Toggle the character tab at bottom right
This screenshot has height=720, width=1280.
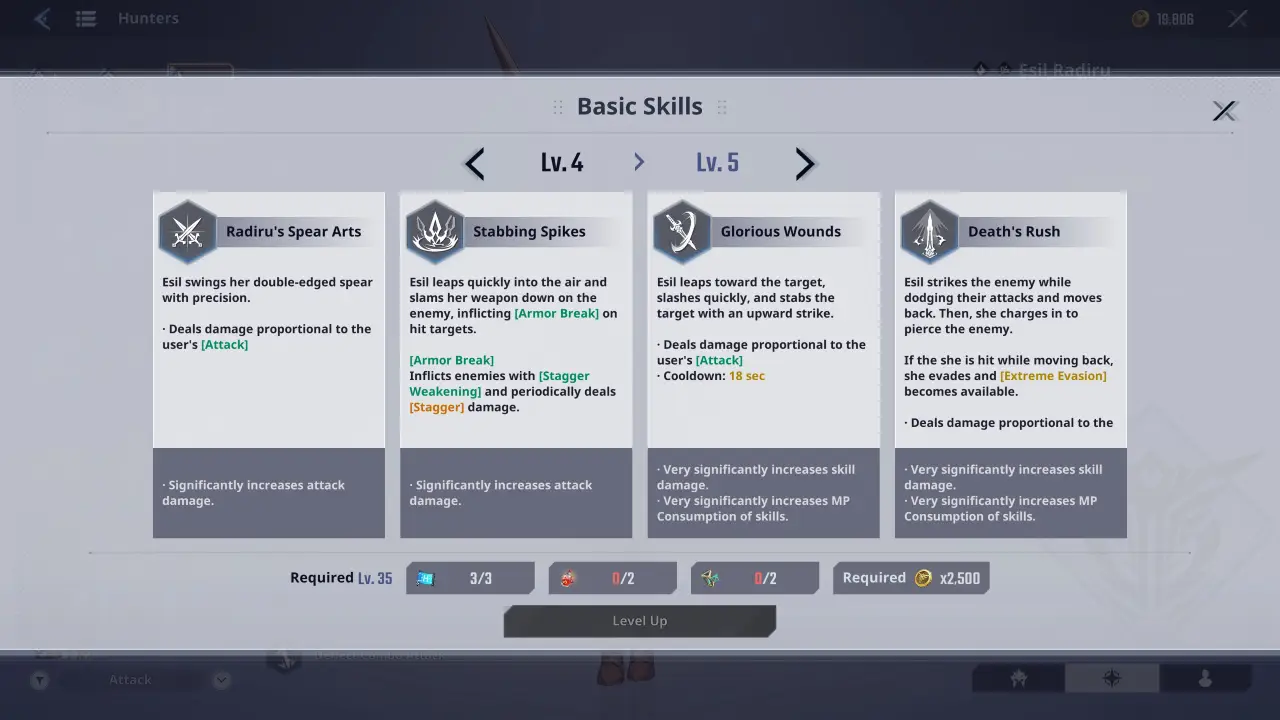coord(1206,678)
